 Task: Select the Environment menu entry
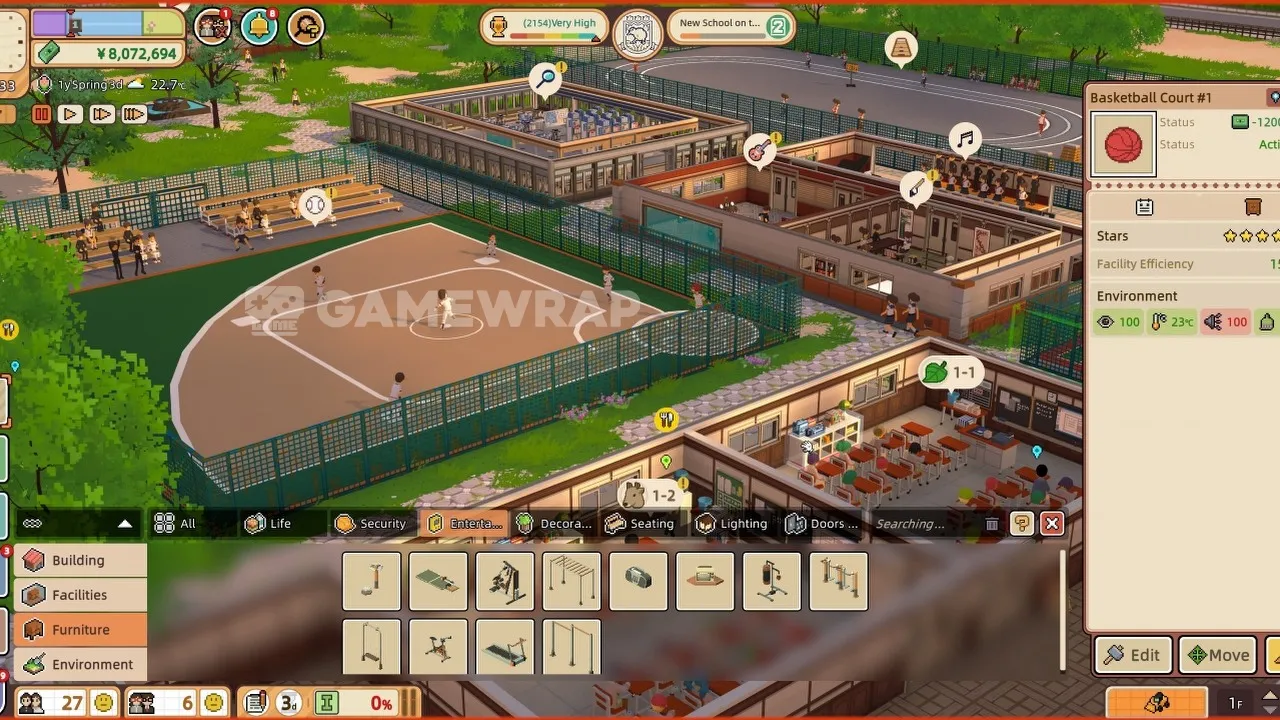79,664
